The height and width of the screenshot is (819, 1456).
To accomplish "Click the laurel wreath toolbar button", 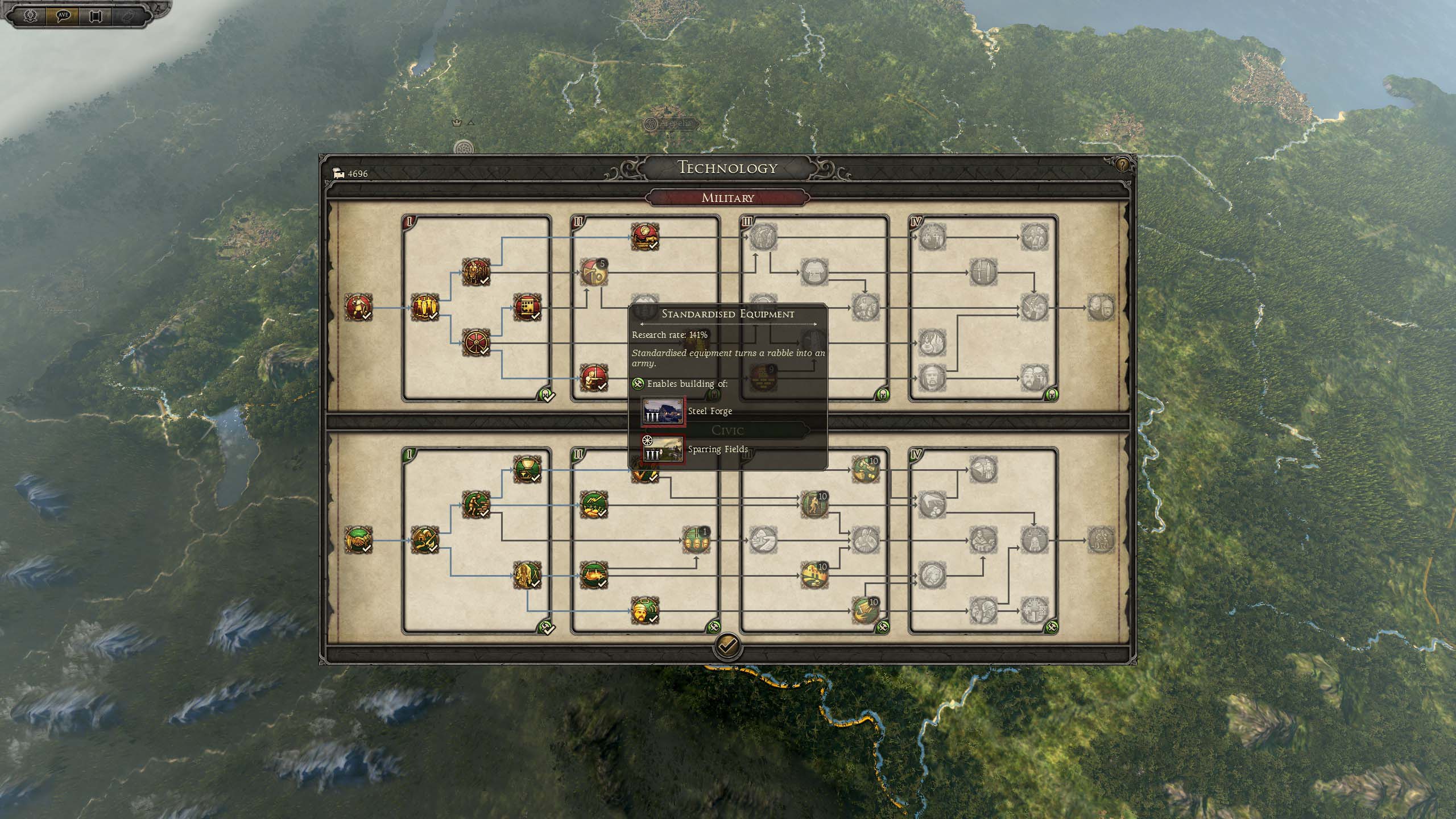I will (31, 15).
